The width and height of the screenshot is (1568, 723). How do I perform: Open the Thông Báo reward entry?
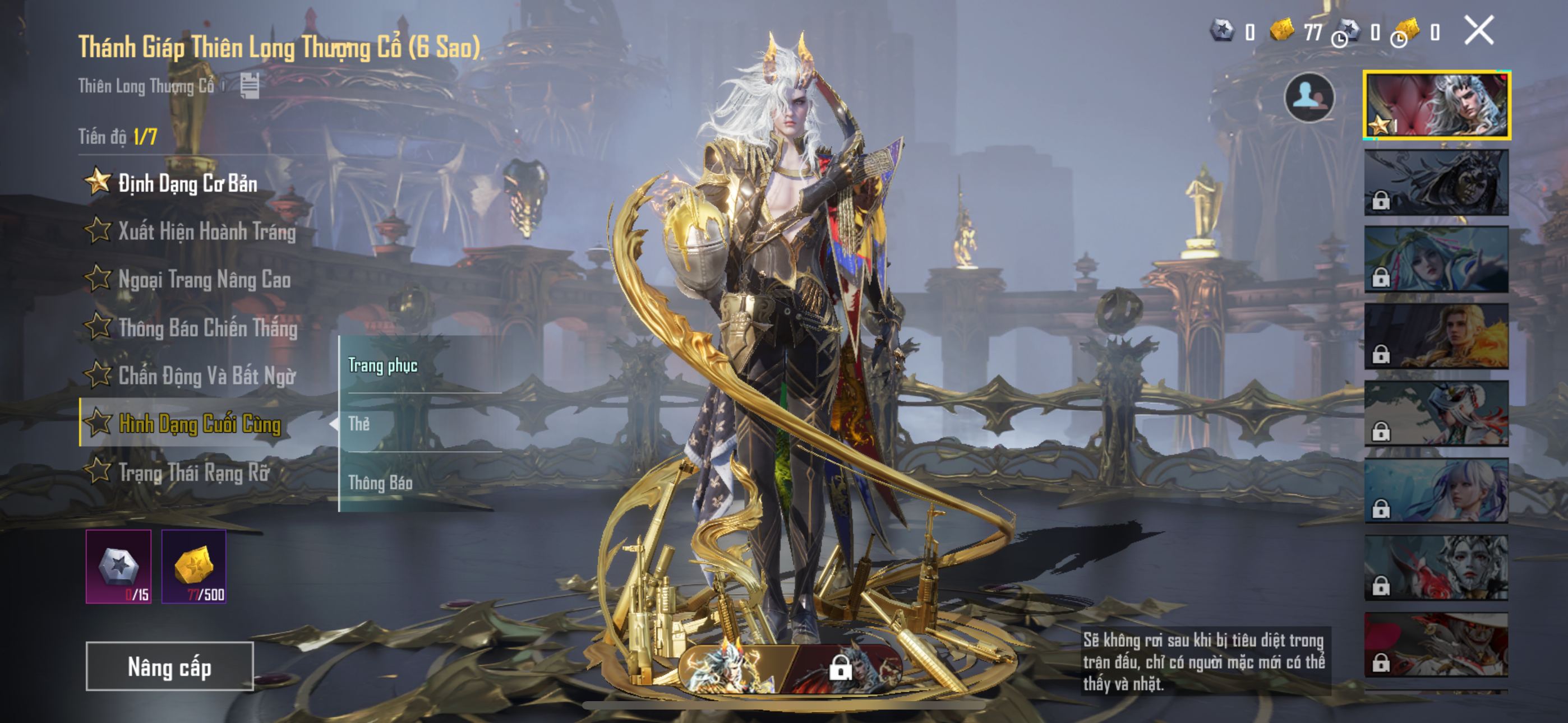pyautogui.click(x=420, y=483)
